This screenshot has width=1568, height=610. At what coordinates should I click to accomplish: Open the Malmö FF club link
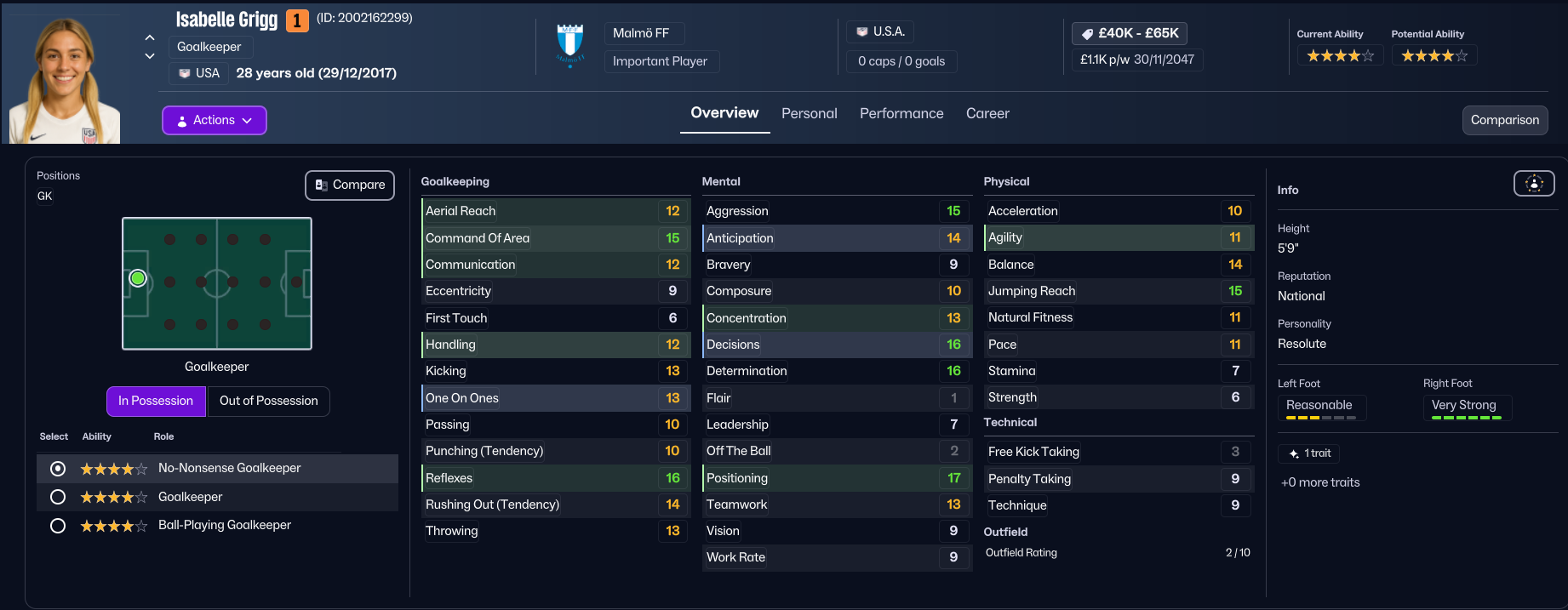[x=641, y=33]
